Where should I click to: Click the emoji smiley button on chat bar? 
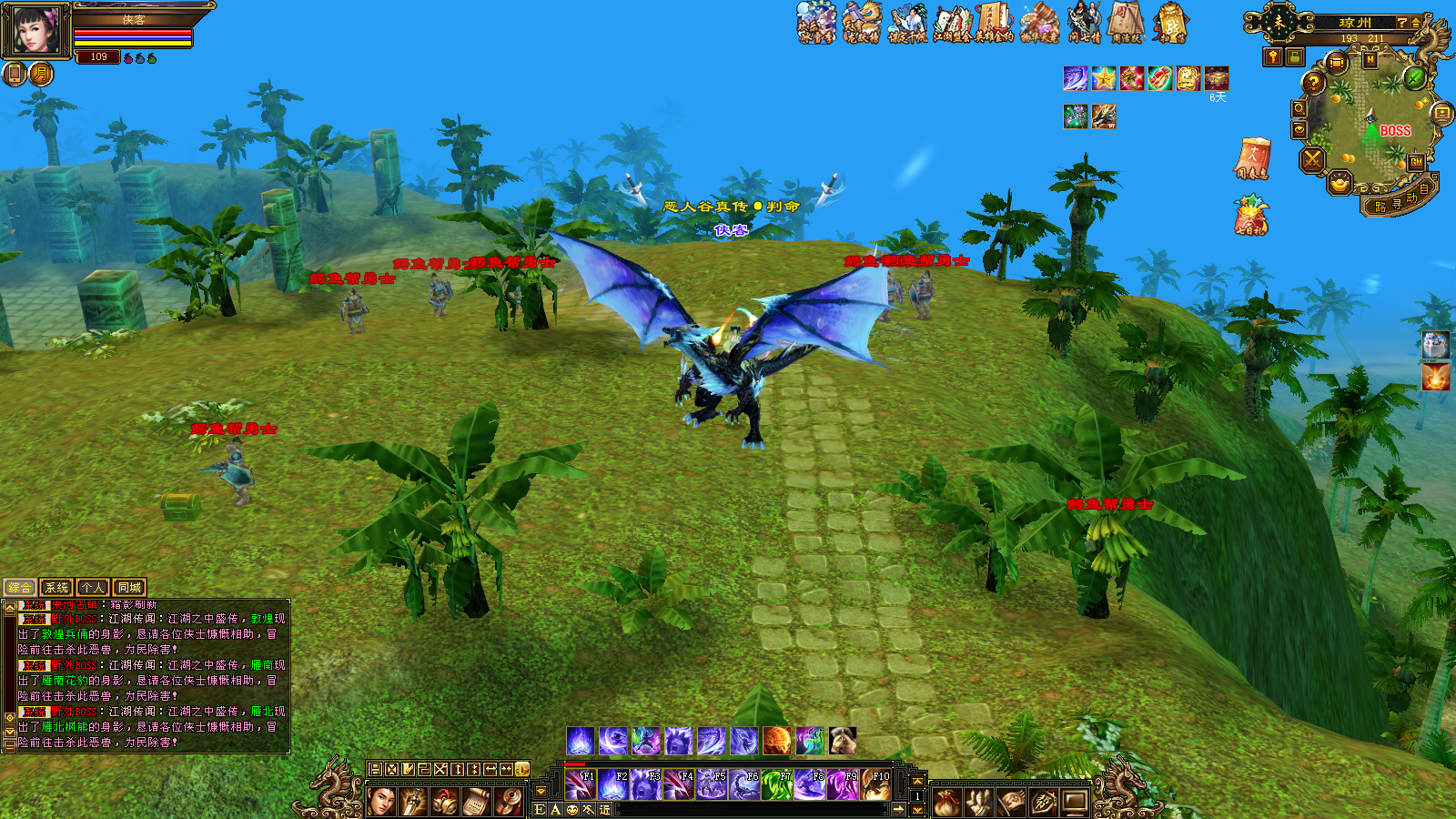point(572,809)
